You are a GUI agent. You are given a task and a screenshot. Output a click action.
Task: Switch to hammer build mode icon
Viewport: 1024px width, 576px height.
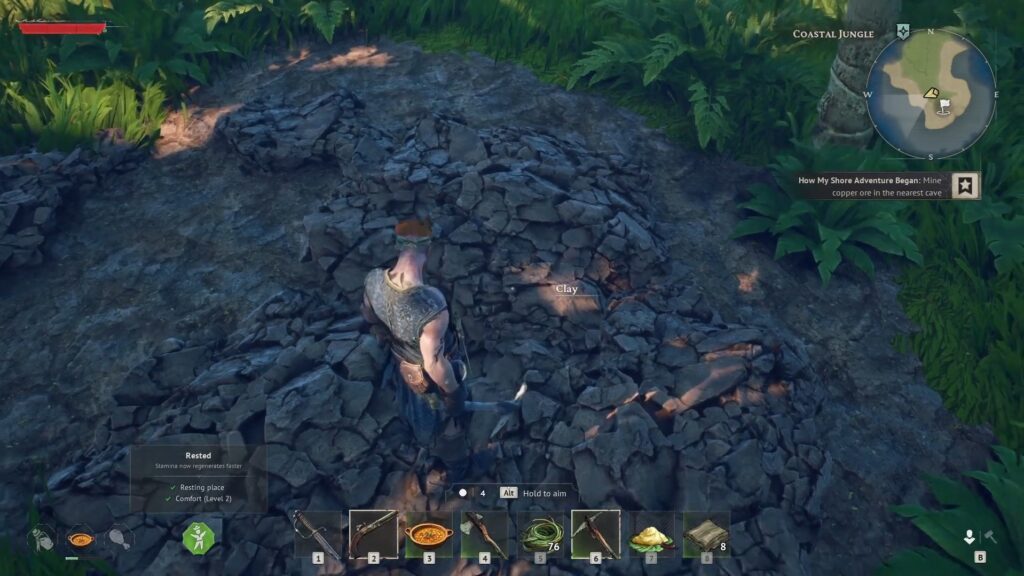click(991, 537)
